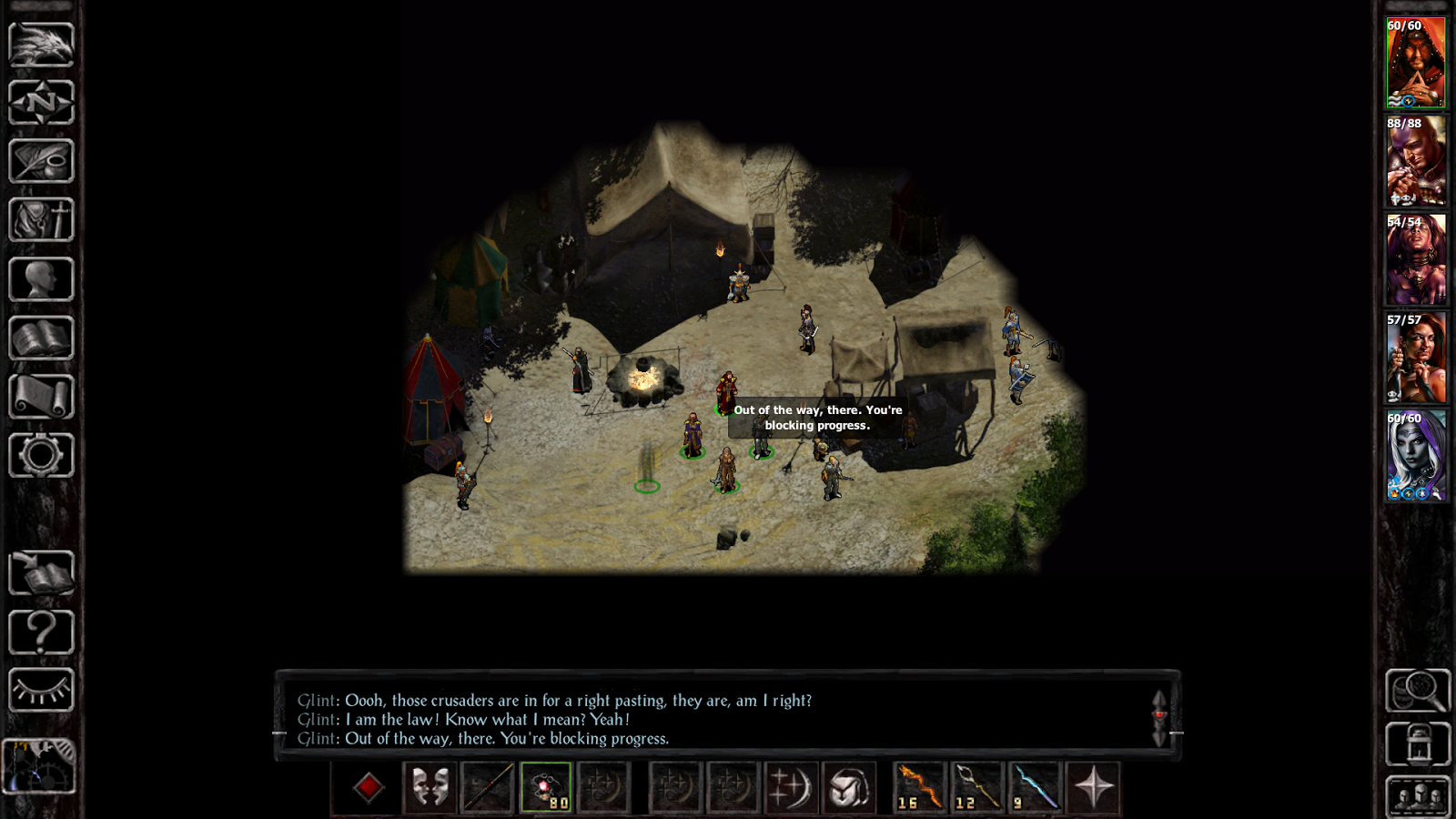Image resolution: width=1456 pixels, height=819 pixels.
Task: View the character record with the head icon
Action: click(x=41, y=278)
